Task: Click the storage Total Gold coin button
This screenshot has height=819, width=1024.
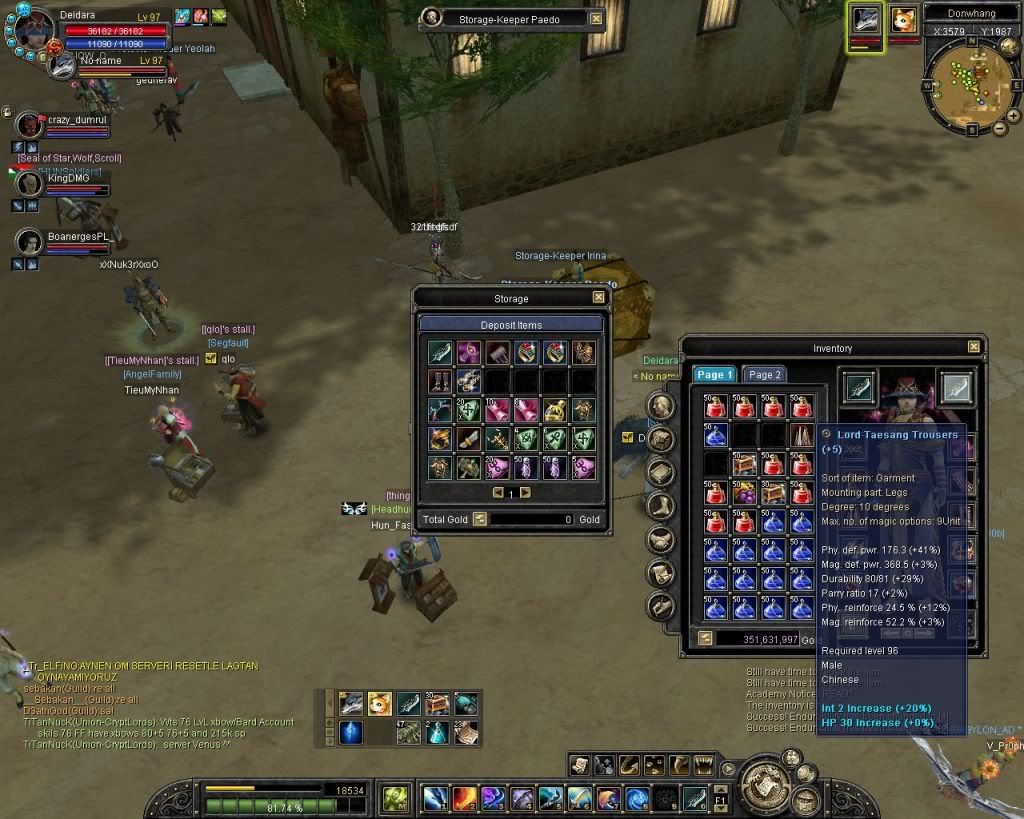Action: 479,519
